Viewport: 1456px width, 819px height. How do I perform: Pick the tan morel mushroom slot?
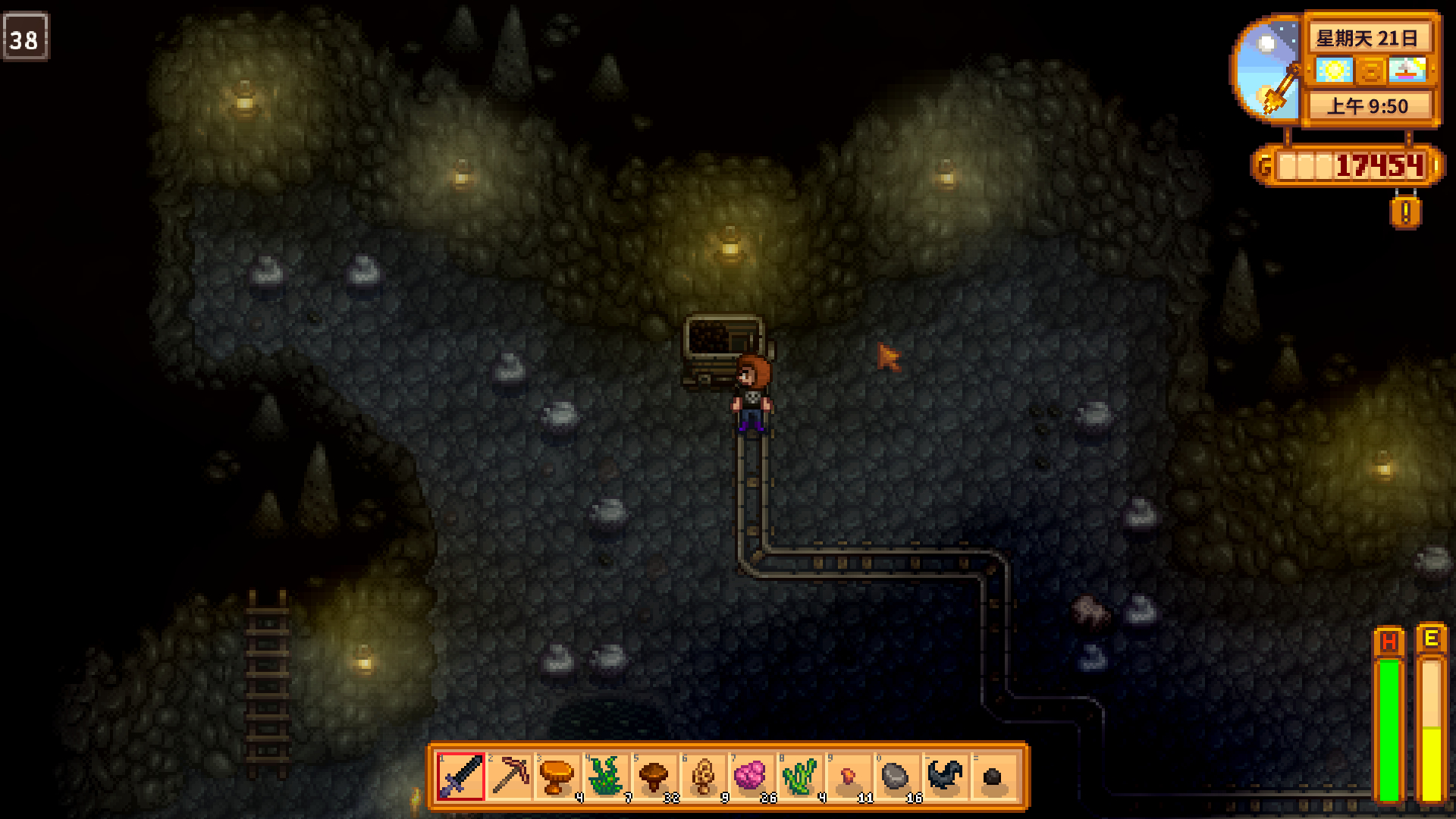(704, 777)
